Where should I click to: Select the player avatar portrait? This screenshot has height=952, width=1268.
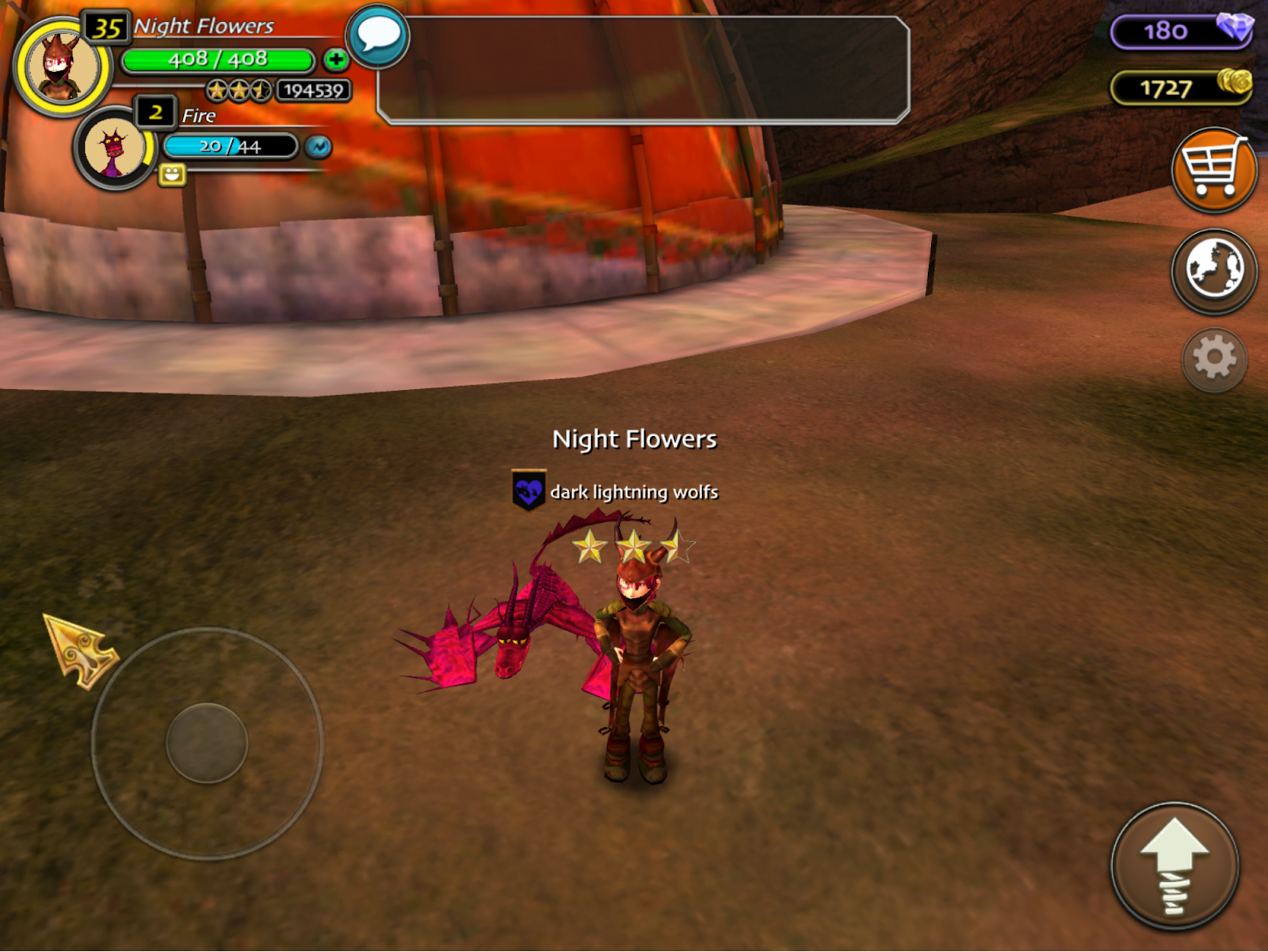click(x=63, y=67)
